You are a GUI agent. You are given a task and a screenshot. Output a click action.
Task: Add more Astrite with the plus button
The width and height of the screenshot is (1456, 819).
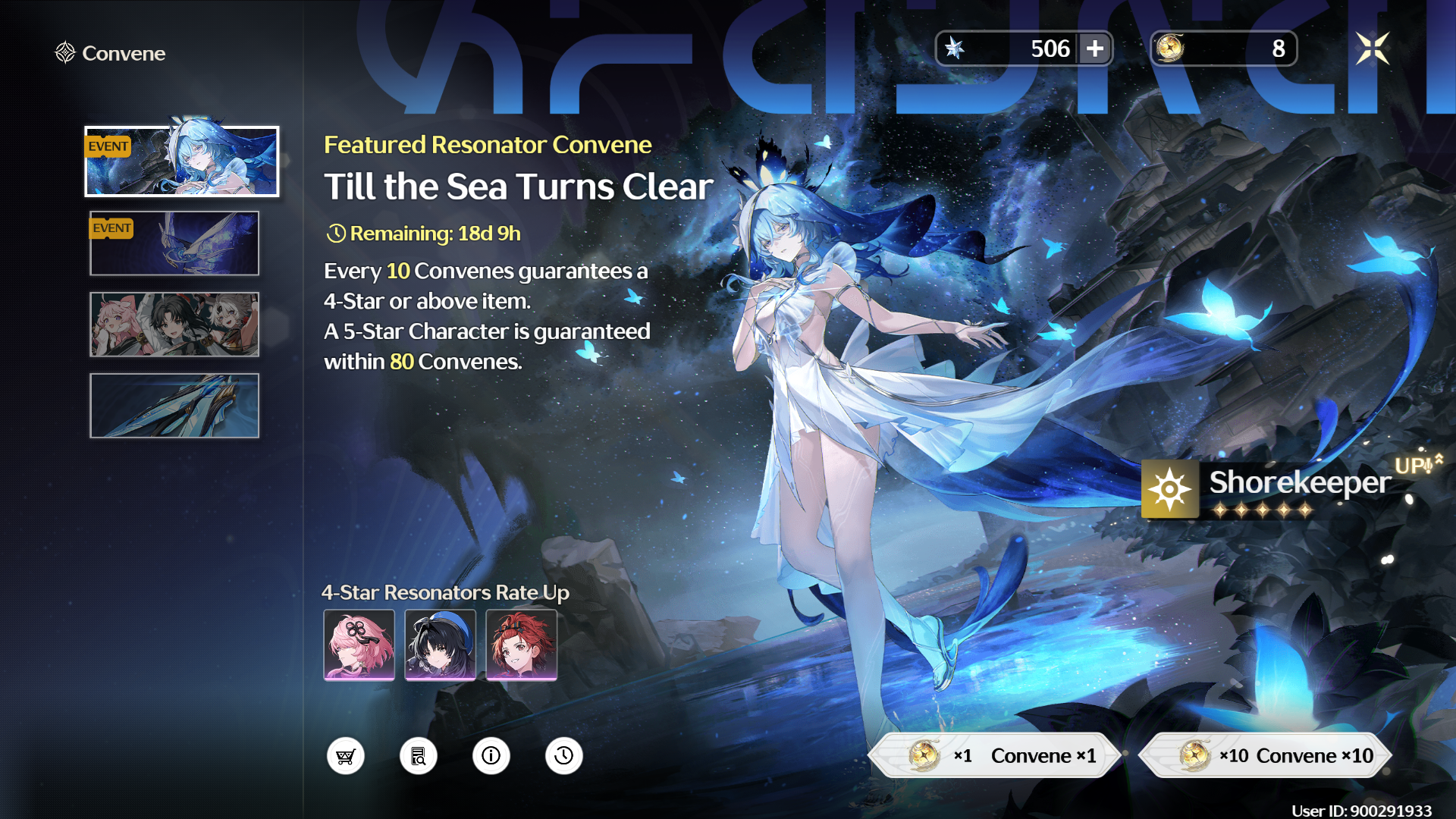[x=1094, y=49]
